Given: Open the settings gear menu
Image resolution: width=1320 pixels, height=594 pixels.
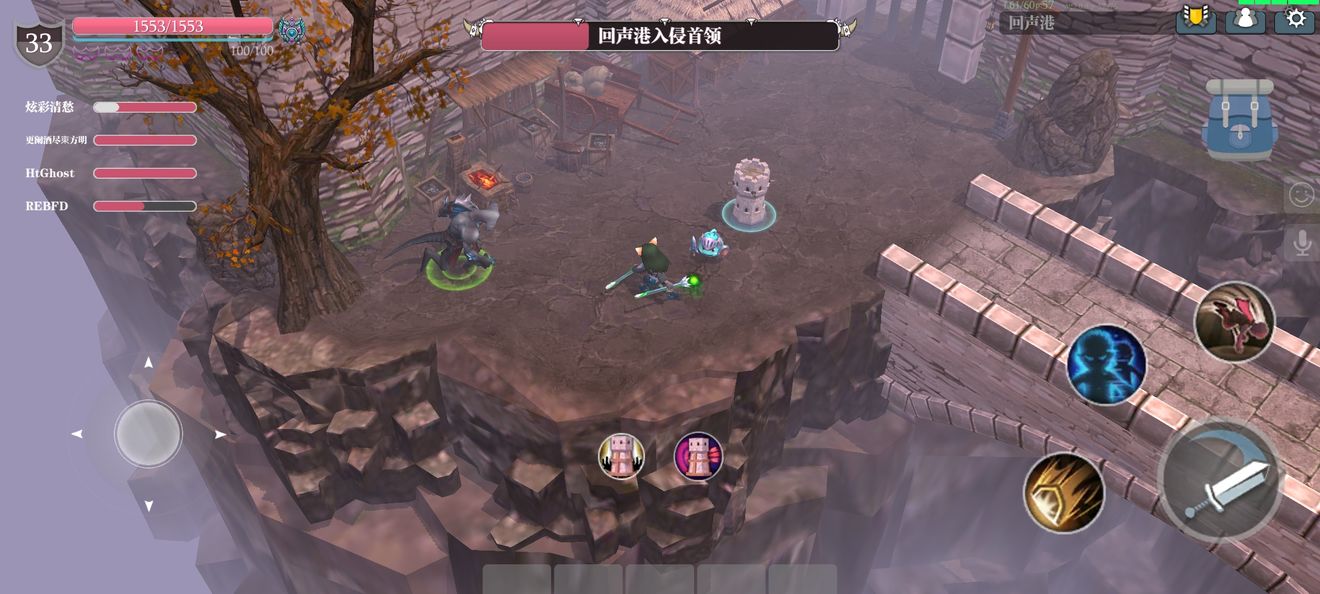Looking at the screenshot, I should [1295, 19].
